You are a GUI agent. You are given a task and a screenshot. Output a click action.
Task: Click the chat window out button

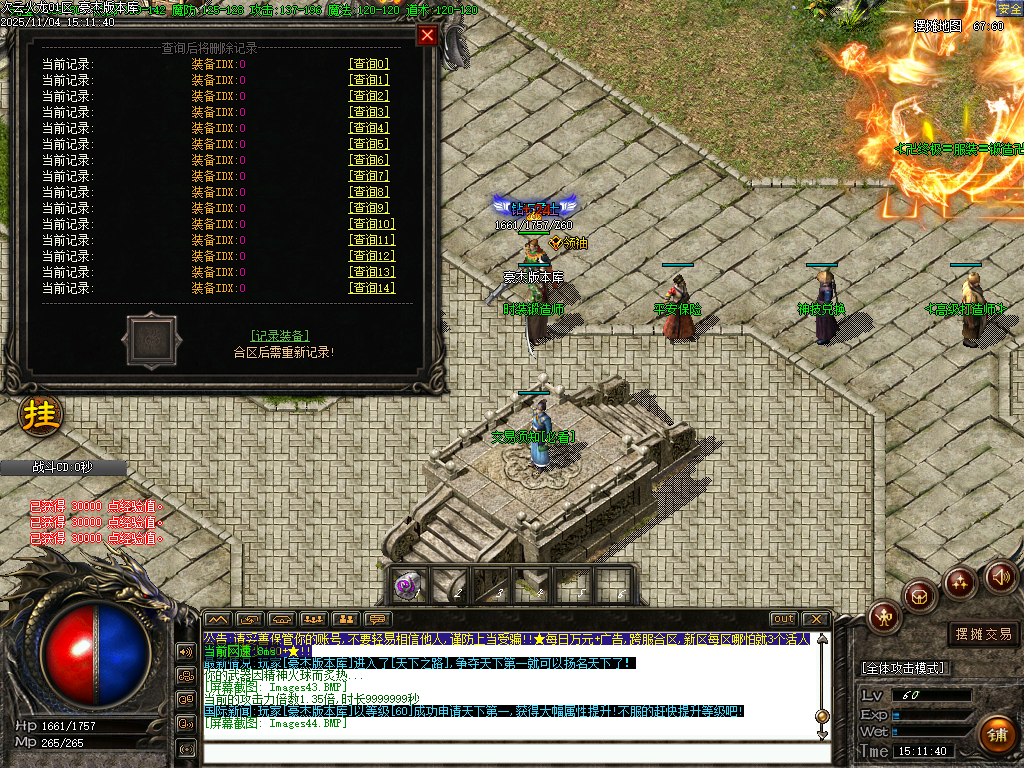[784, 619]
